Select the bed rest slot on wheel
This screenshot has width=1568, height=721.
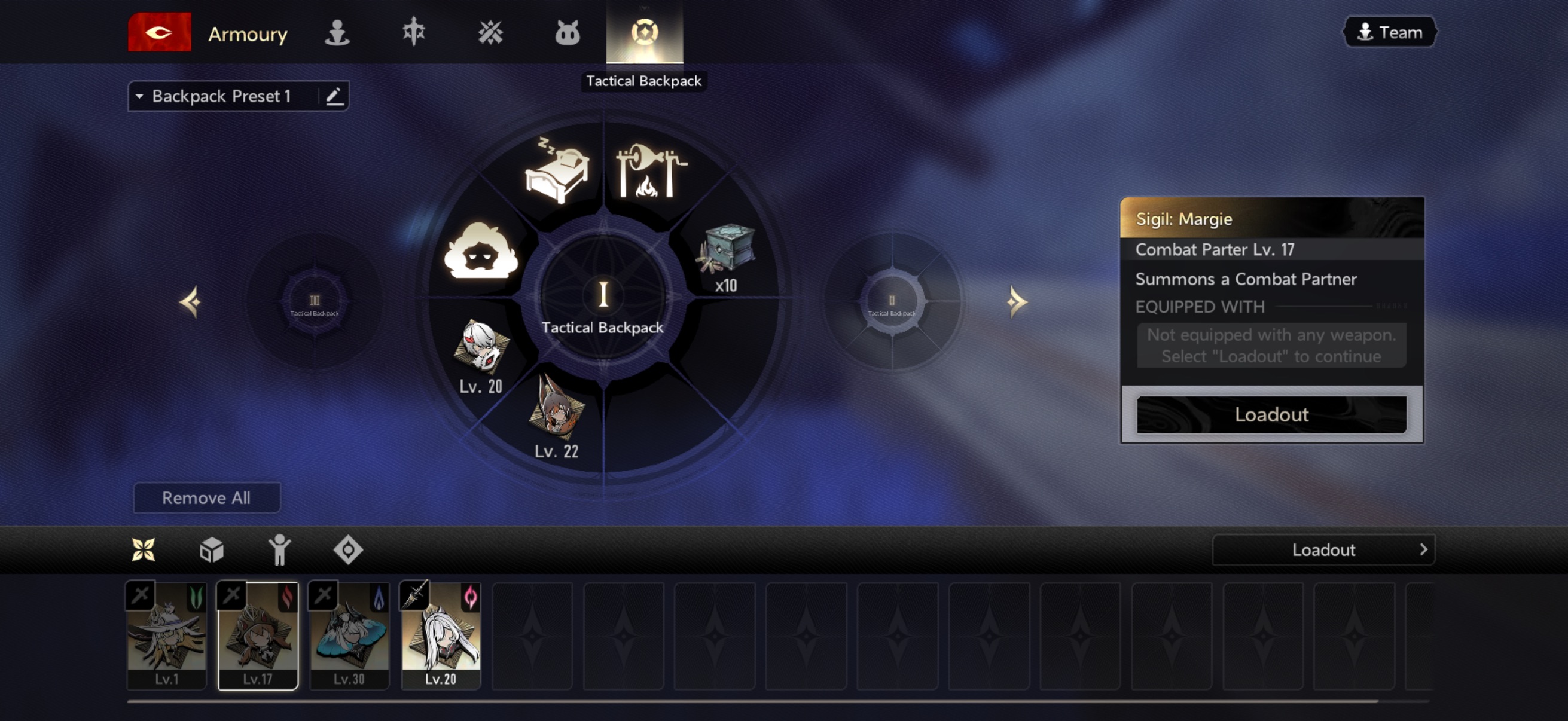click(x=556, y=170)
